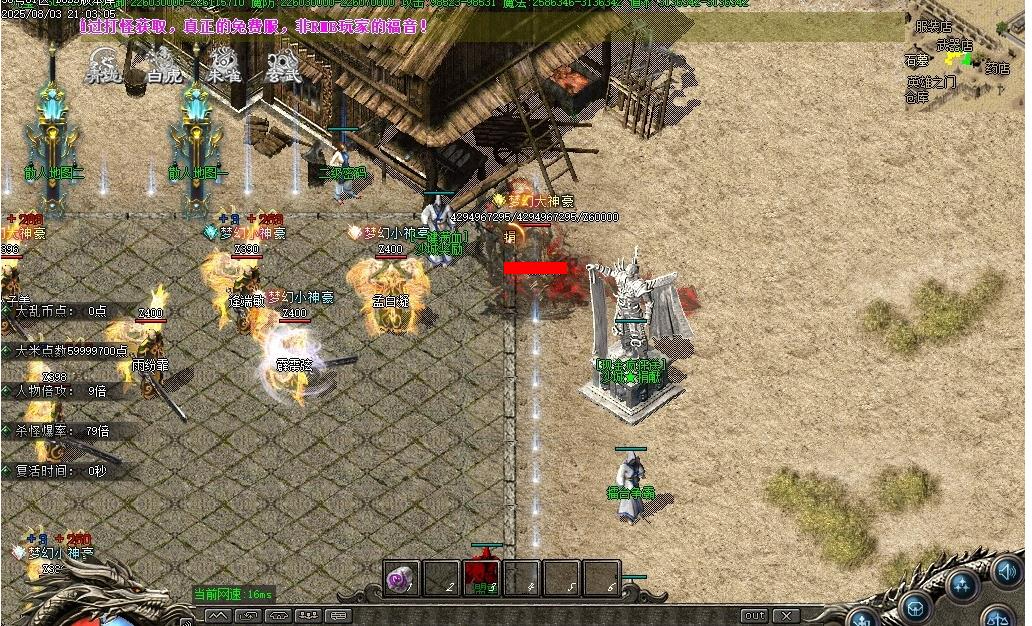Use the purple item in hotbar slot 1
The width and height of the screenshot is (1032, 626).
coord(402,578)
